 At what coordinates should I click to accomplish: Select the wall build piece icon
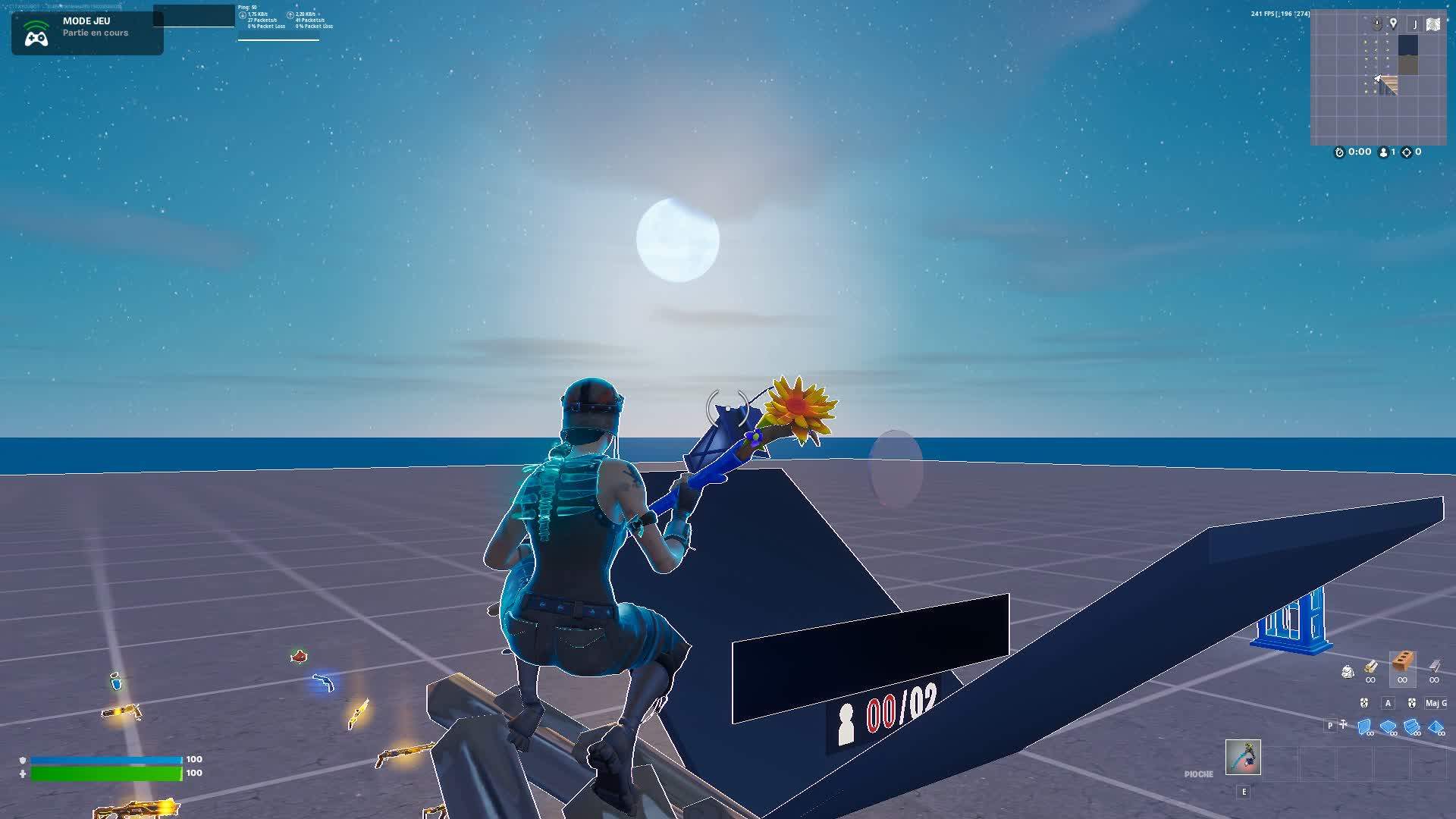pos(1364,725)
